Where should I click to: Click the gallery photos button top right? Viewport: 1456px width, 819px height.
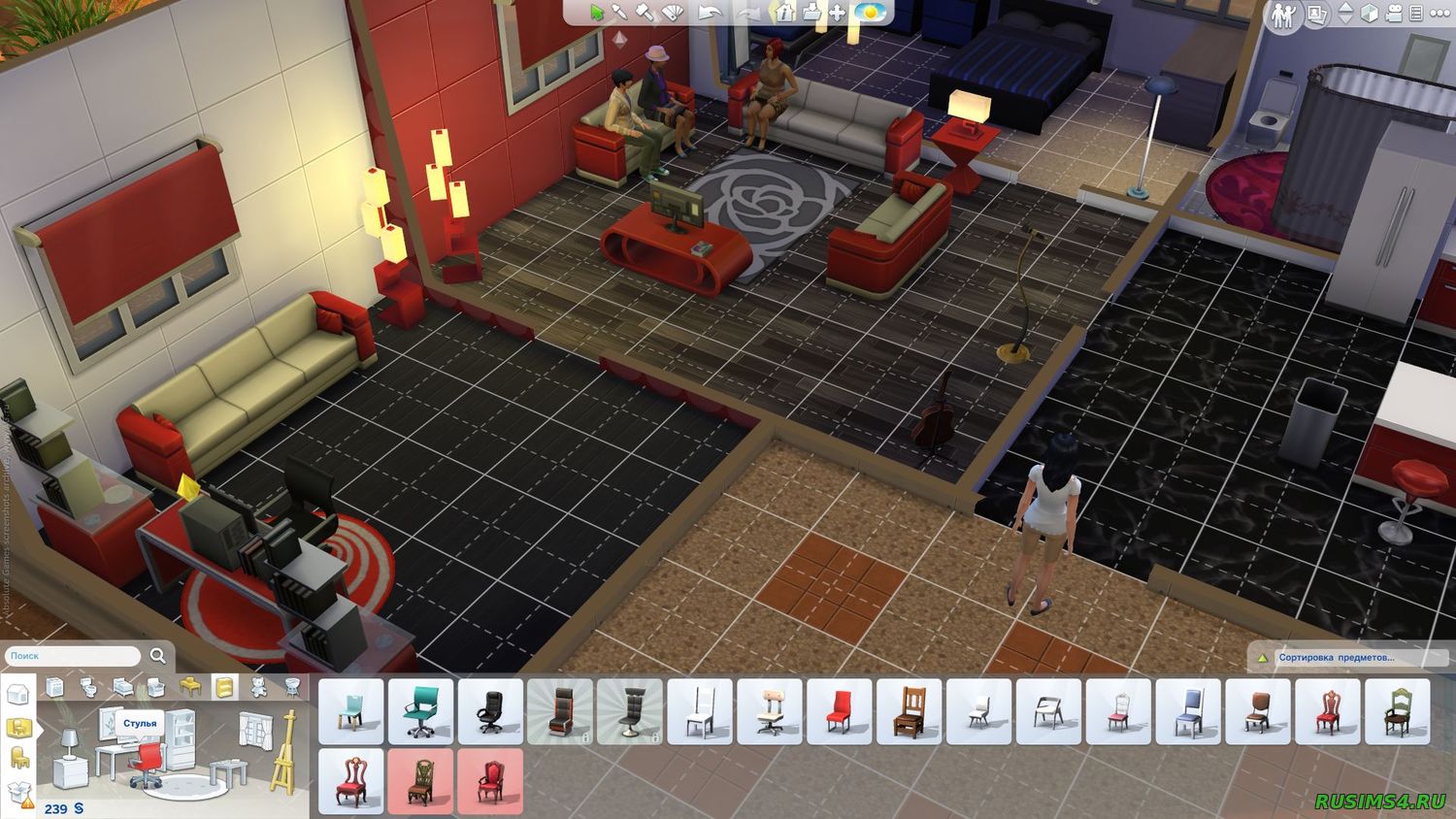click(x=1317, y=14)
